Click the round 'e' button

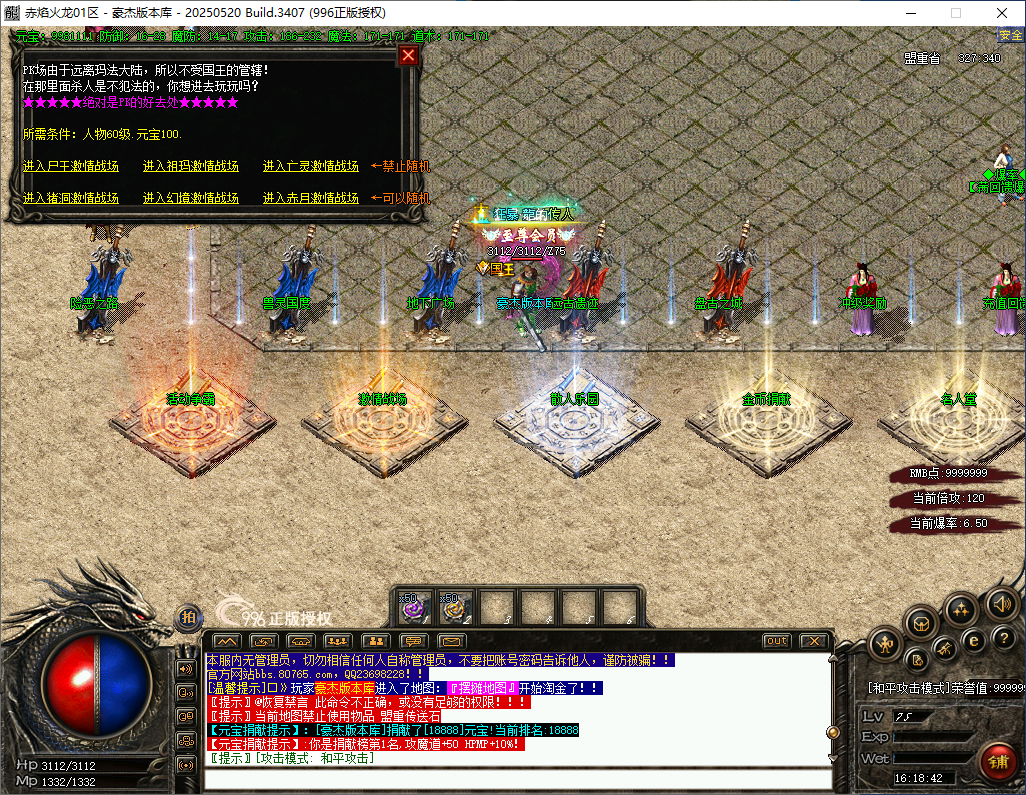(x=972, y=639)
